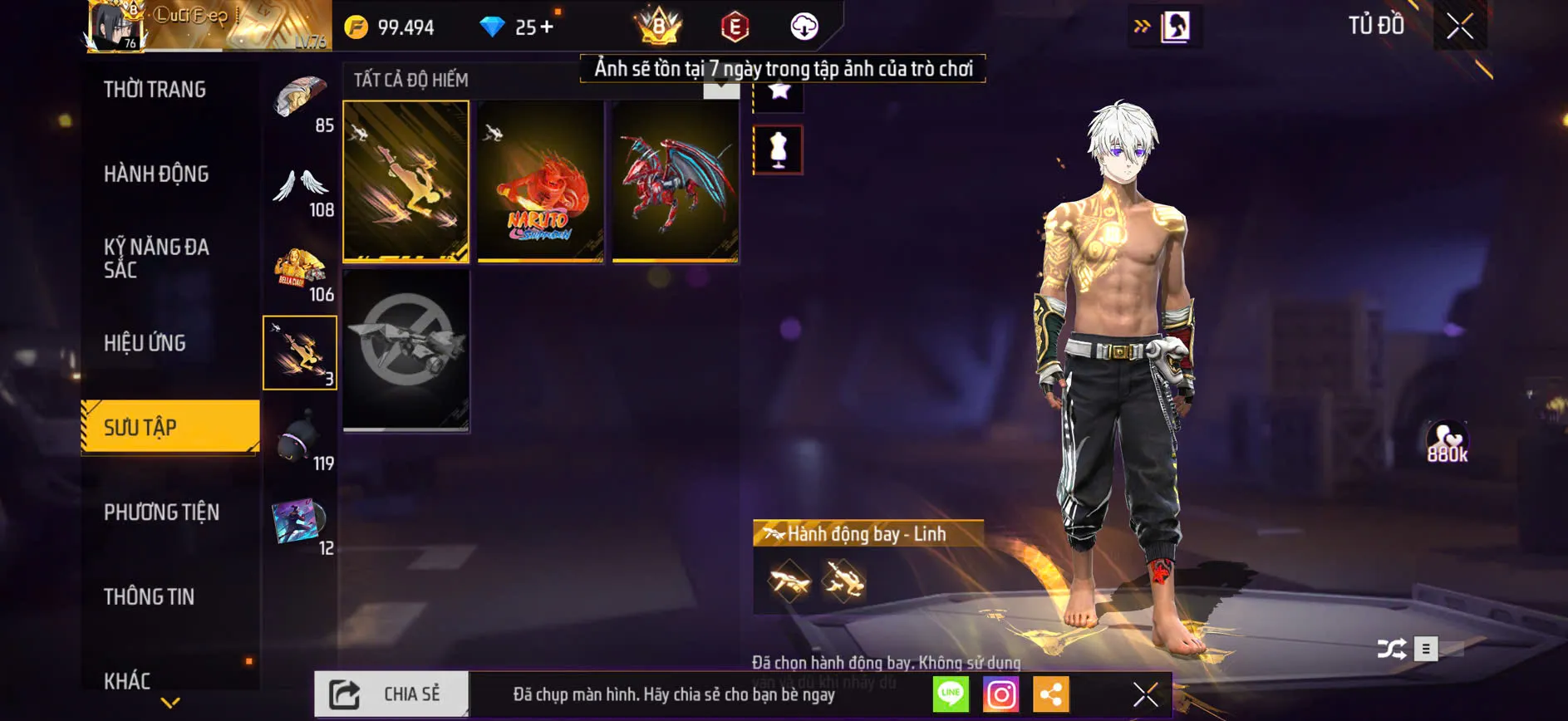
Task: Open the gold coins top-up icon
Action: (357, 26)
